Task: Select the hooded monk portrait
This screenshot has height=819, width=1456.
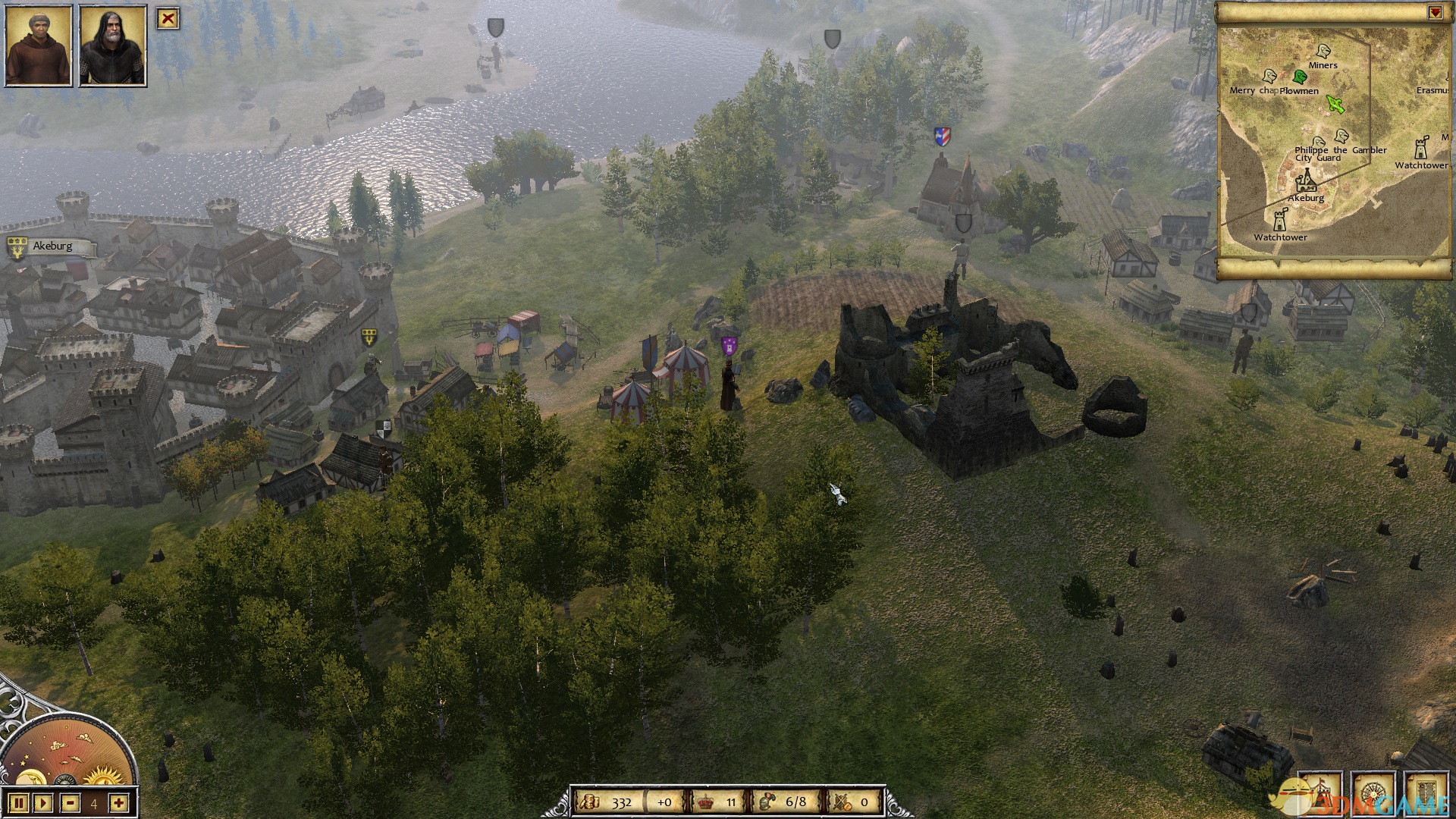Action: coord(39,45)
